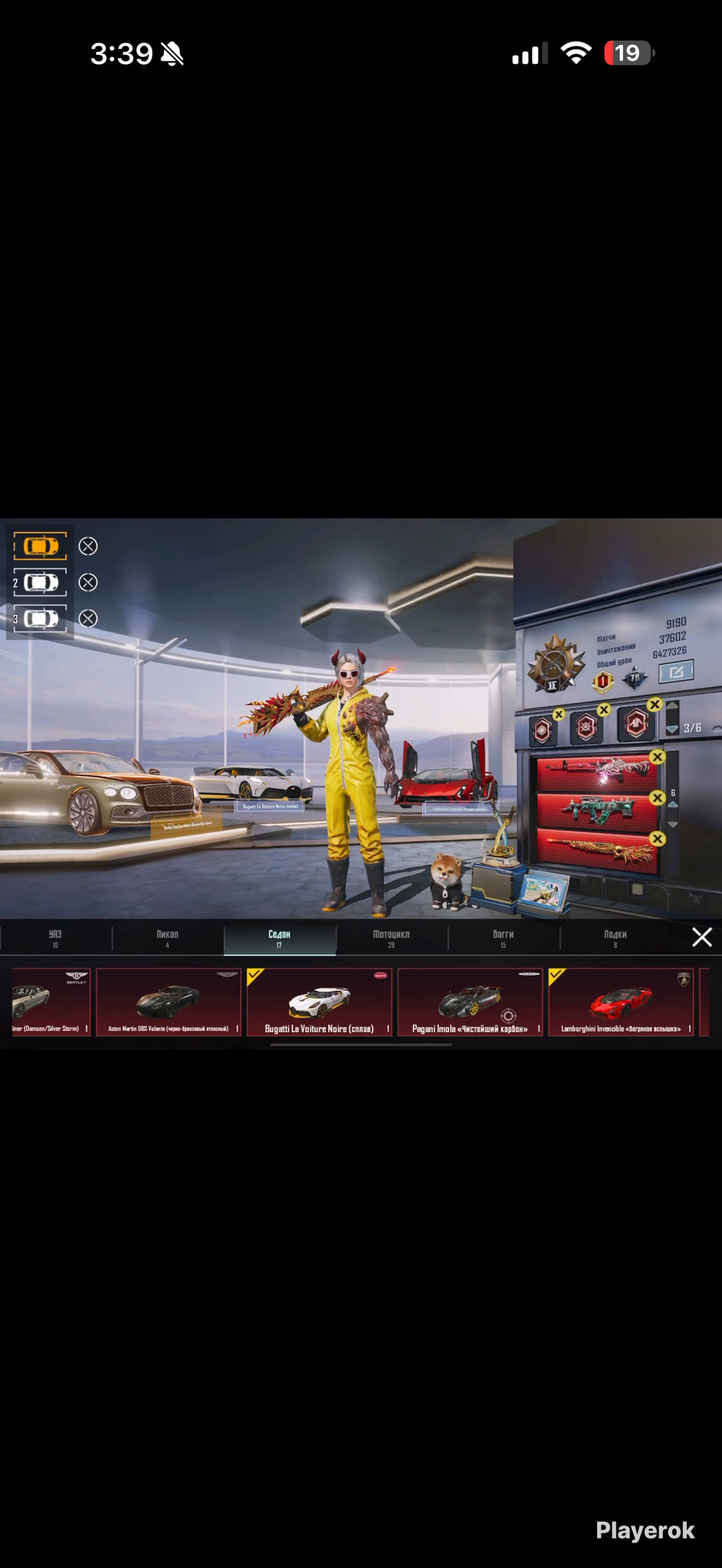This screenshot has width=722, height=1568.
Task: Close the vehicle selection panel
Action: [x=702, y=937]
